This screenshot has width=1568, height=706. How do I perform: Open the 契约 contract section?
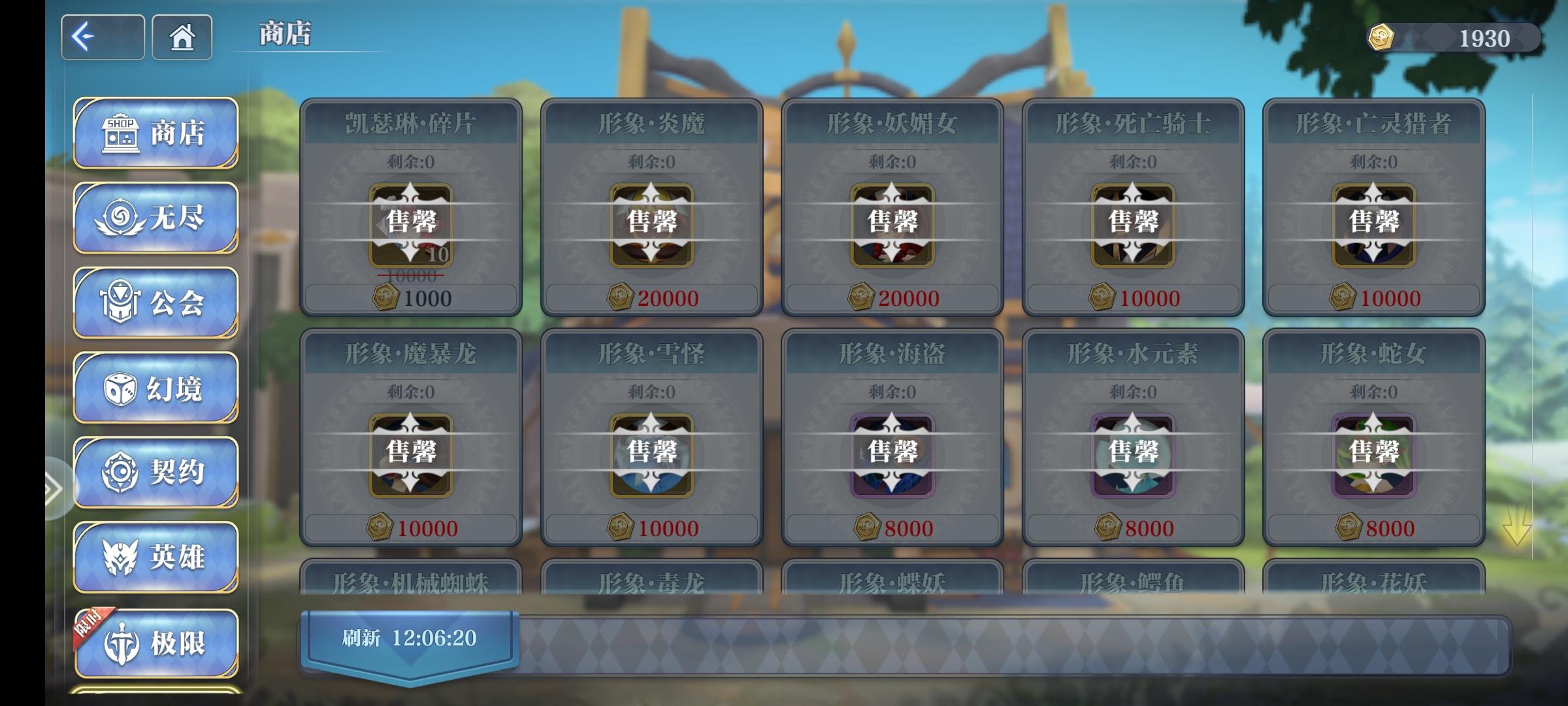[x=155, y=472]
